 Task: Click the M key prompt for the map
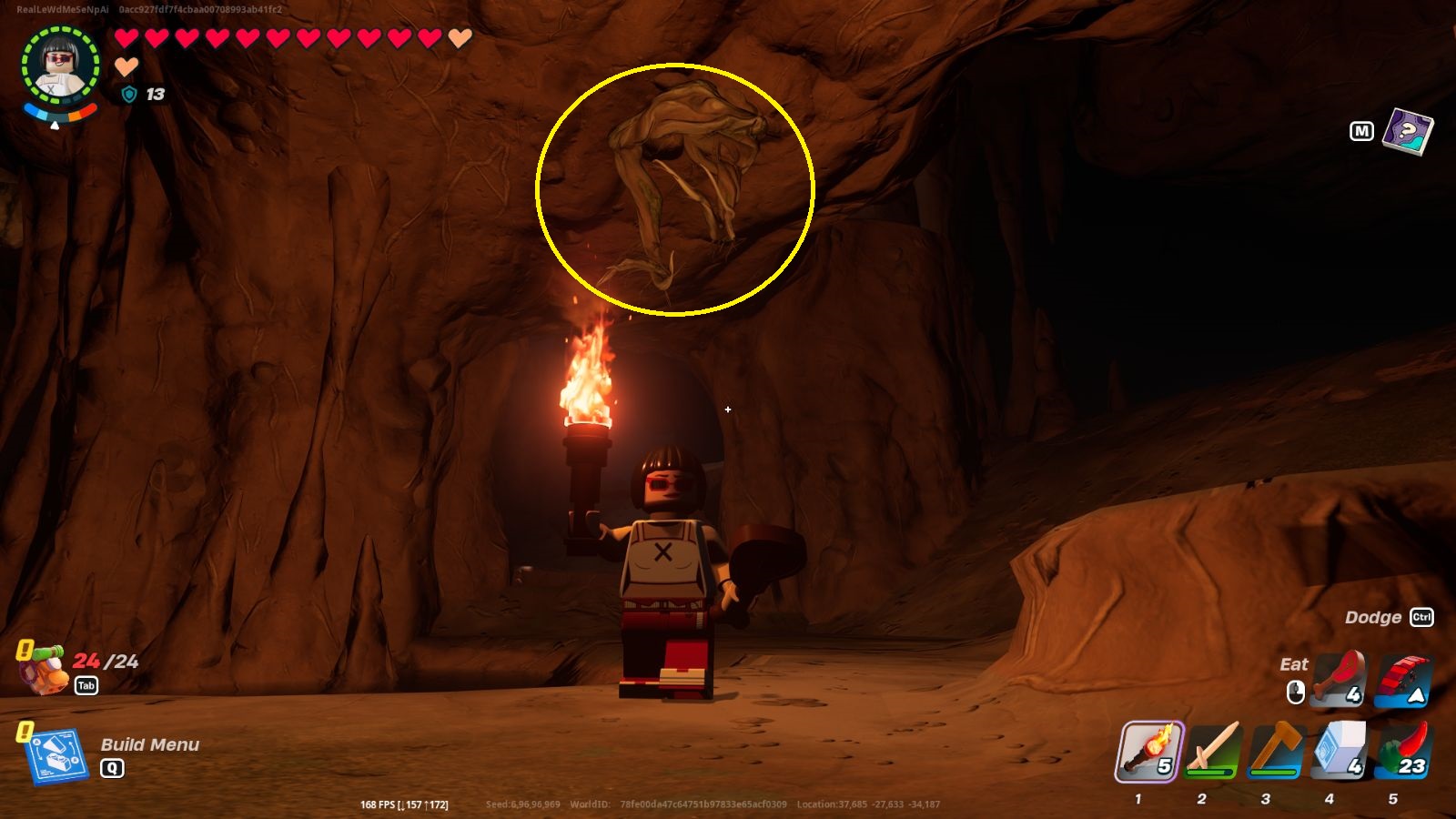click(1361, 132)
